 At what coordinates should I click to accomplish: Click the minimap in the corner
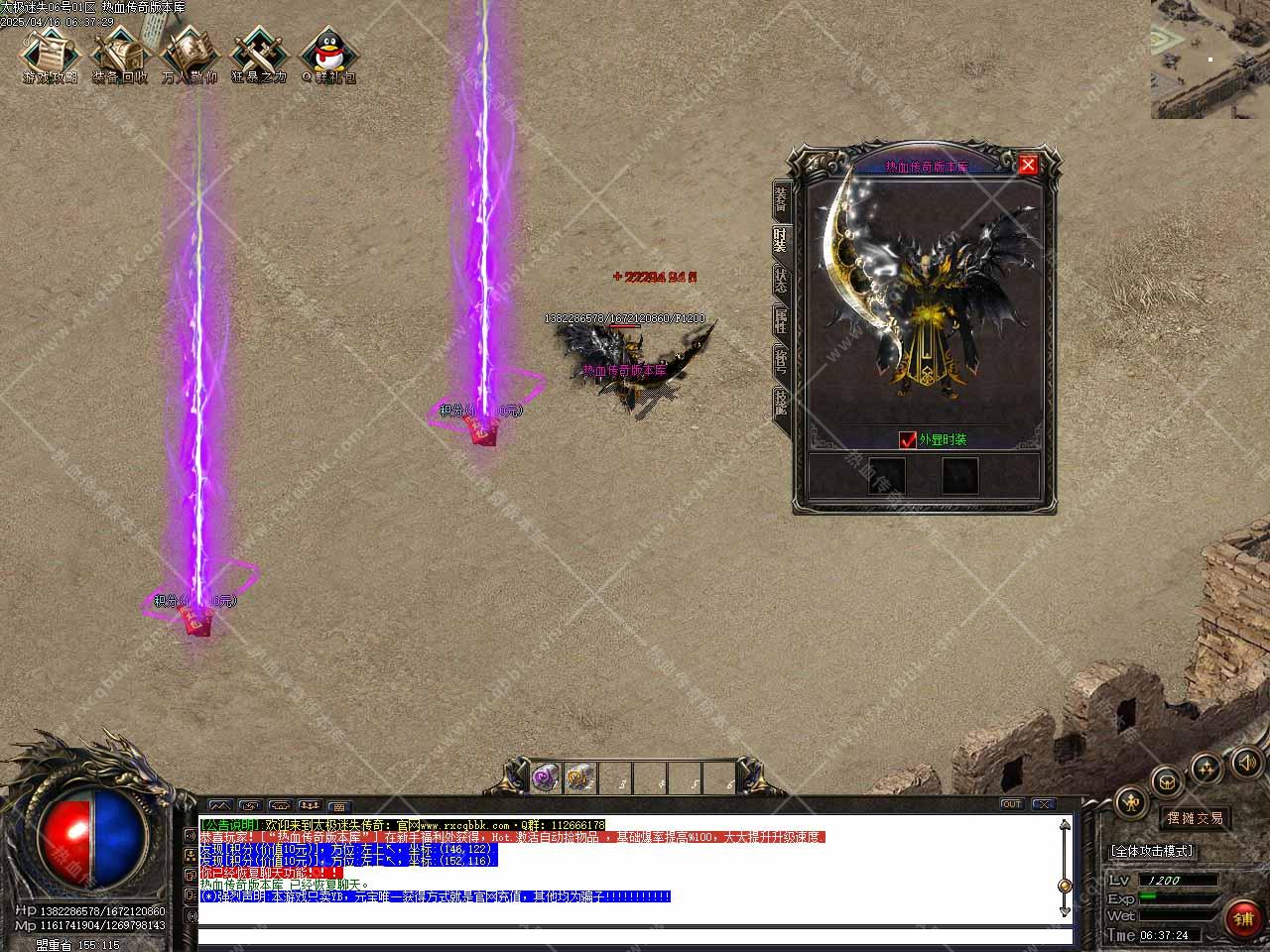(1210, 59)
